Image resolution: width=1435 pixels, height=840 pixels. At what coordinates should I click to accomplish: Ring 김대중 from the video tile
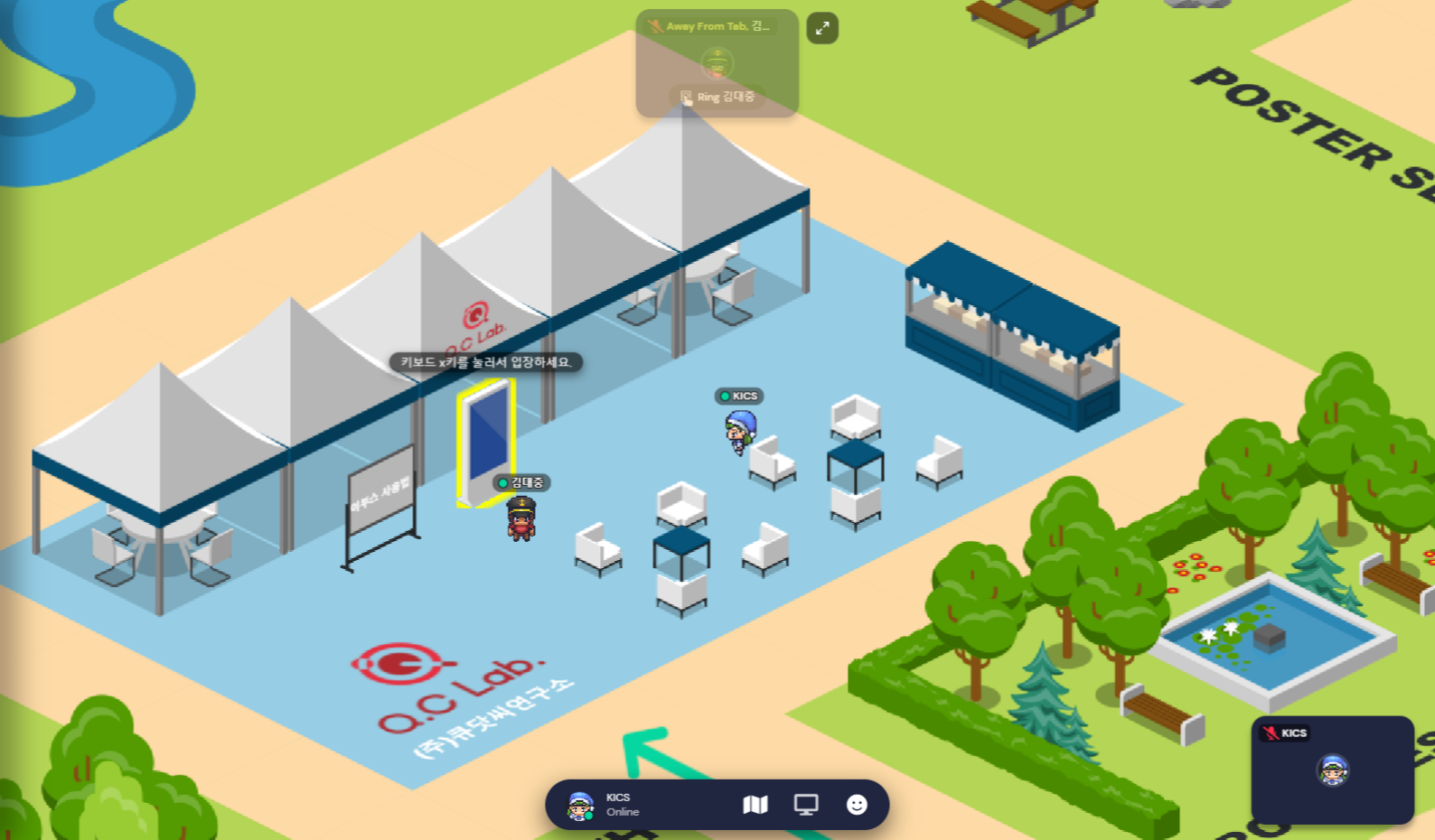[717, 97]
